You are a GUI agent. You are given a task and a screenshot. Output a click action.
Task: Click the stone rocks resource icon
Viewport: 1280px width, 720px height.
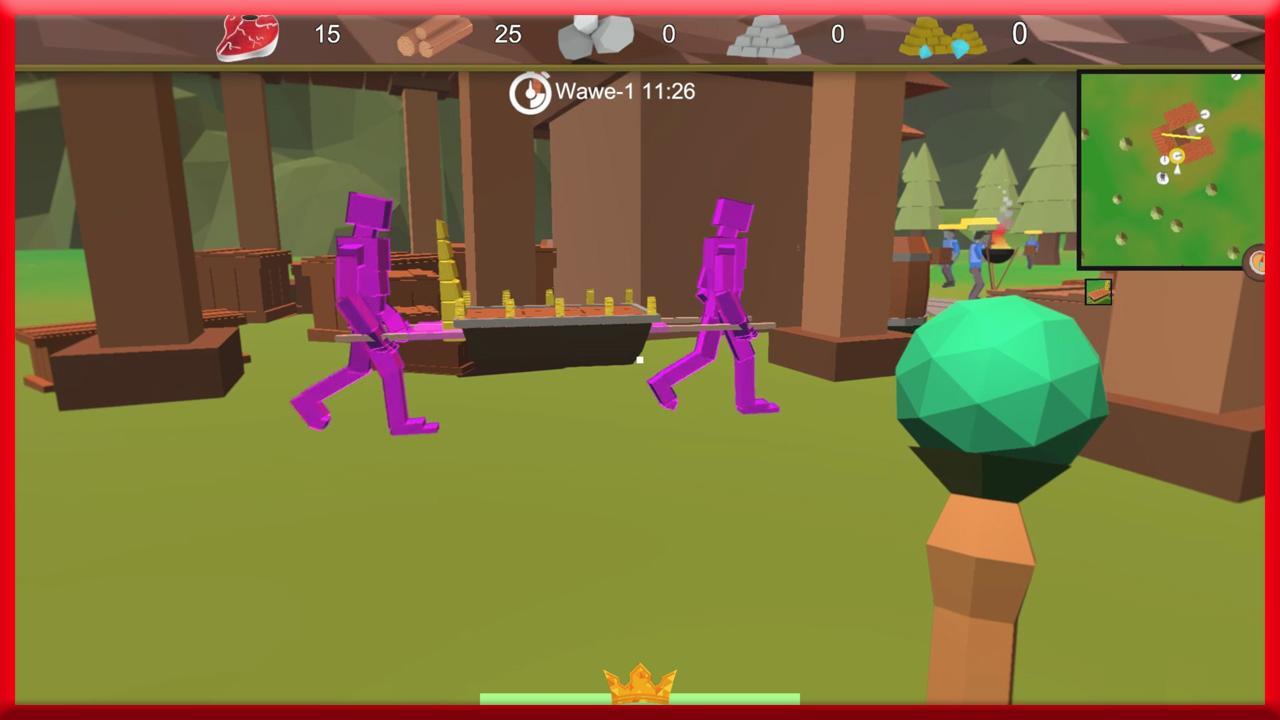pos(595,37)
